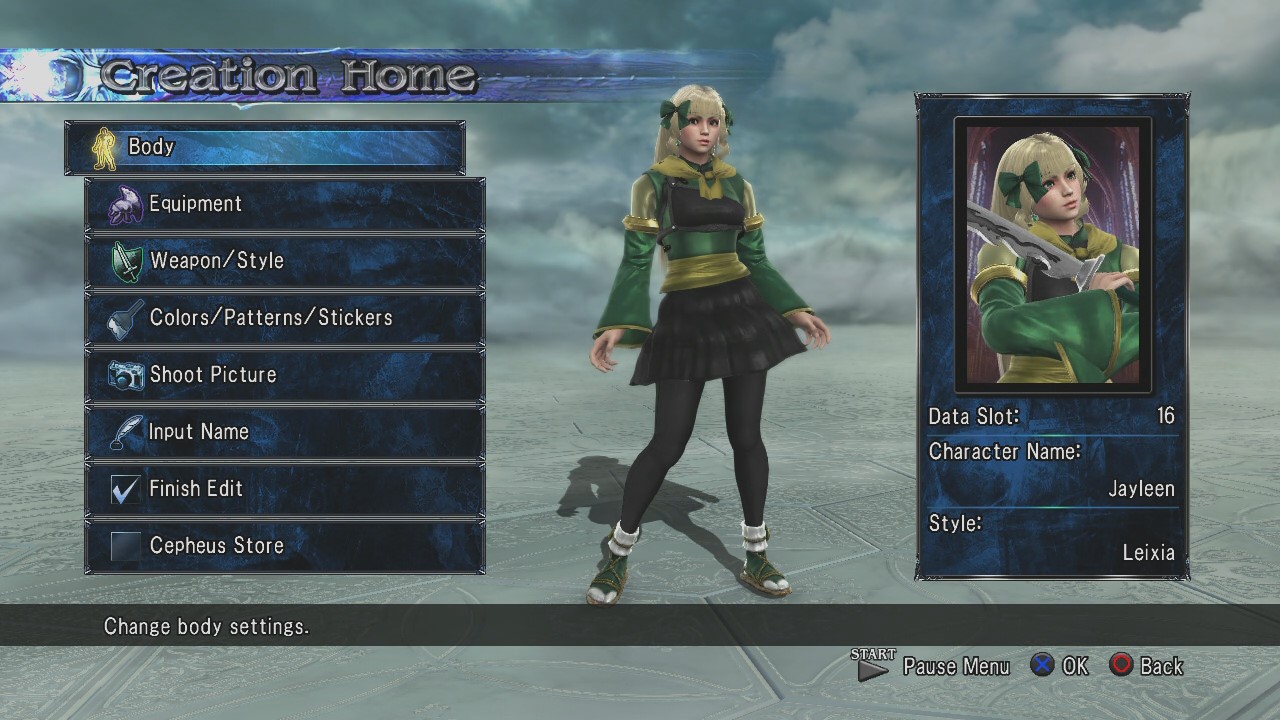Choose Weapon/Style from the list
This screenshot has width=1280, height=720.
point(285,262)
